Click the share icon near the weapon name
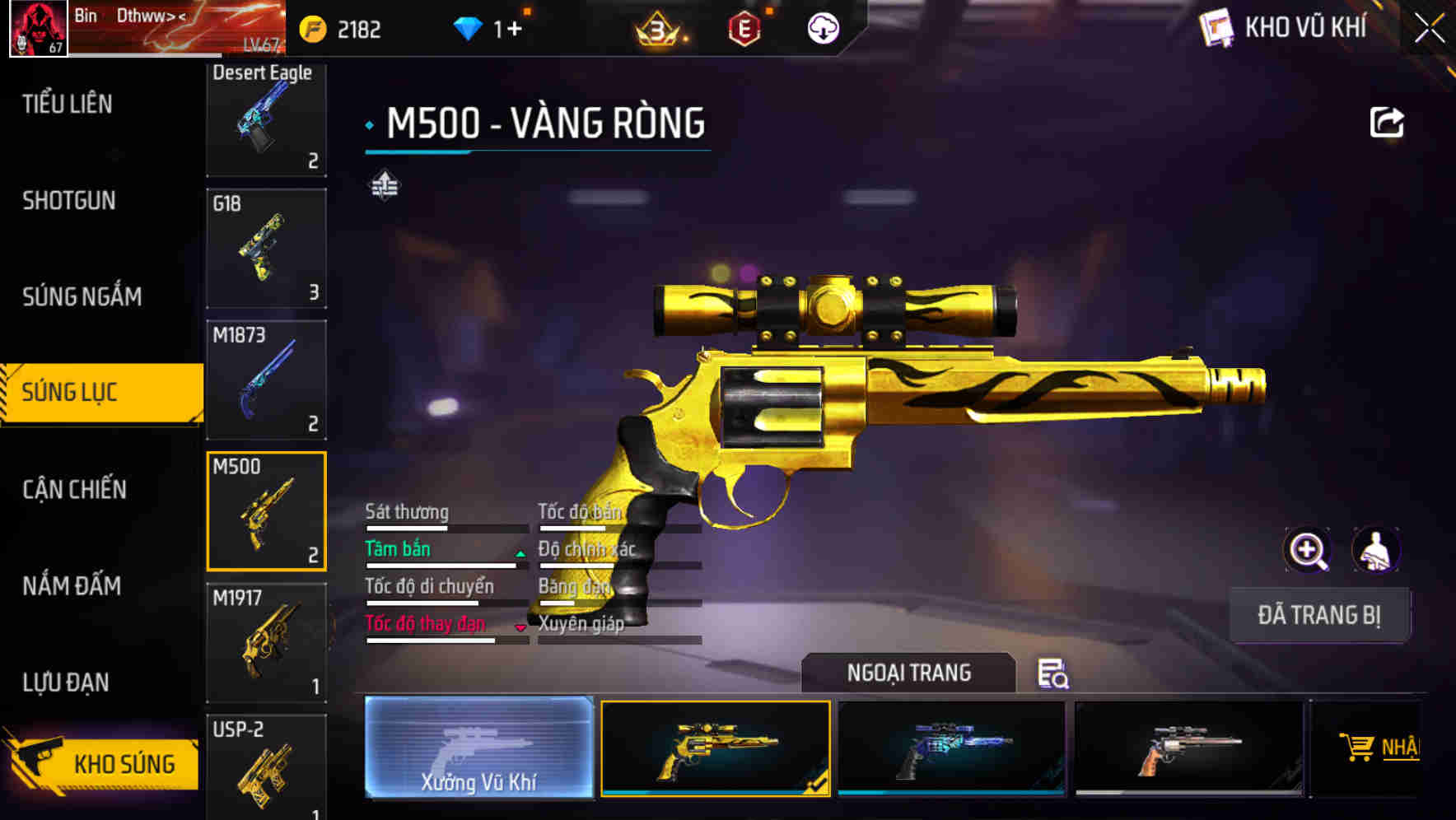Image resolution: width=1456 pixels, height=820 pixels. (x=1388, y=121)
